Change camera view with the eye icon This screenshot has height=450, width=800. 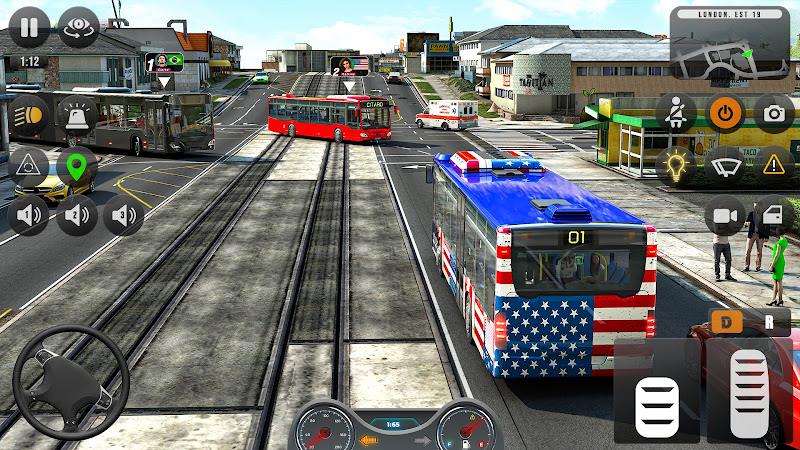pyautogui.click(x=77, y=28)
